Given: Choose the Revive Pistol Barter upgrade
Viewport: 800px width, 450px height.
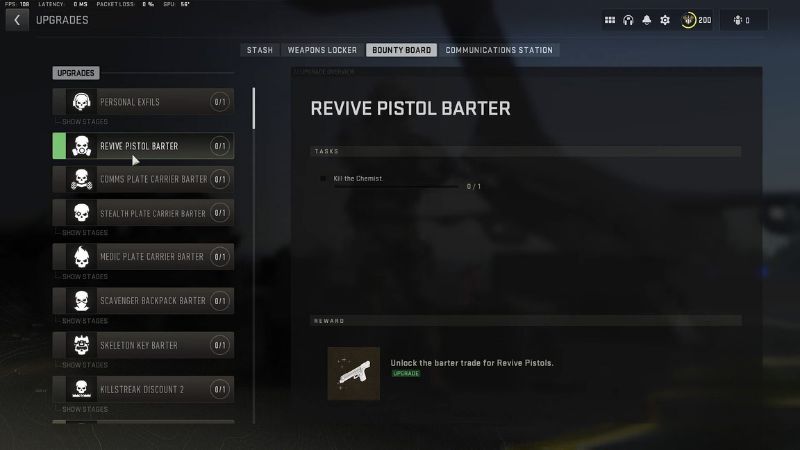Looking at the screenshot, I should (143, 146).
